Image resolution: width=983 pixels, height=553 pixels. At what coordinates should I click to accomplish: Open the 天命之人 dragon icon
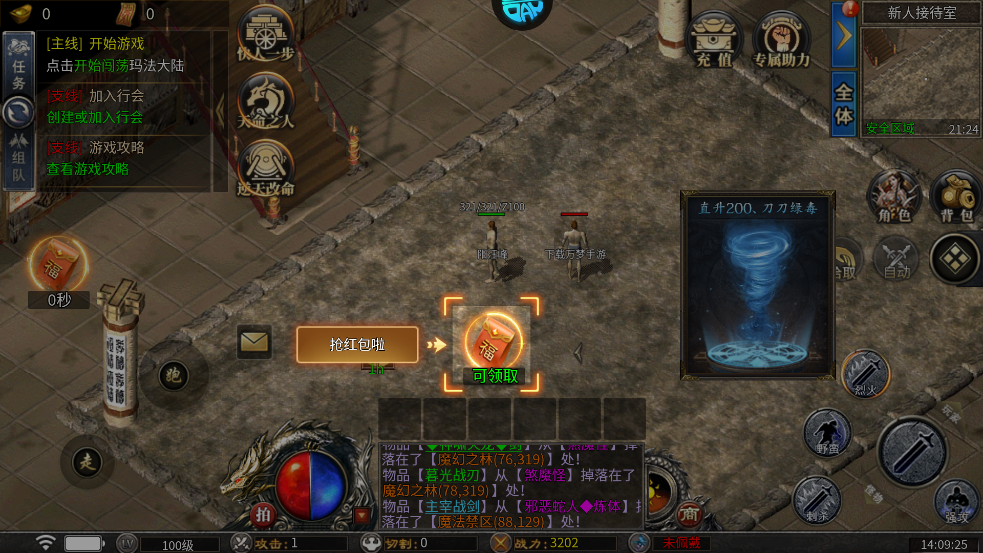coord(266,102)
